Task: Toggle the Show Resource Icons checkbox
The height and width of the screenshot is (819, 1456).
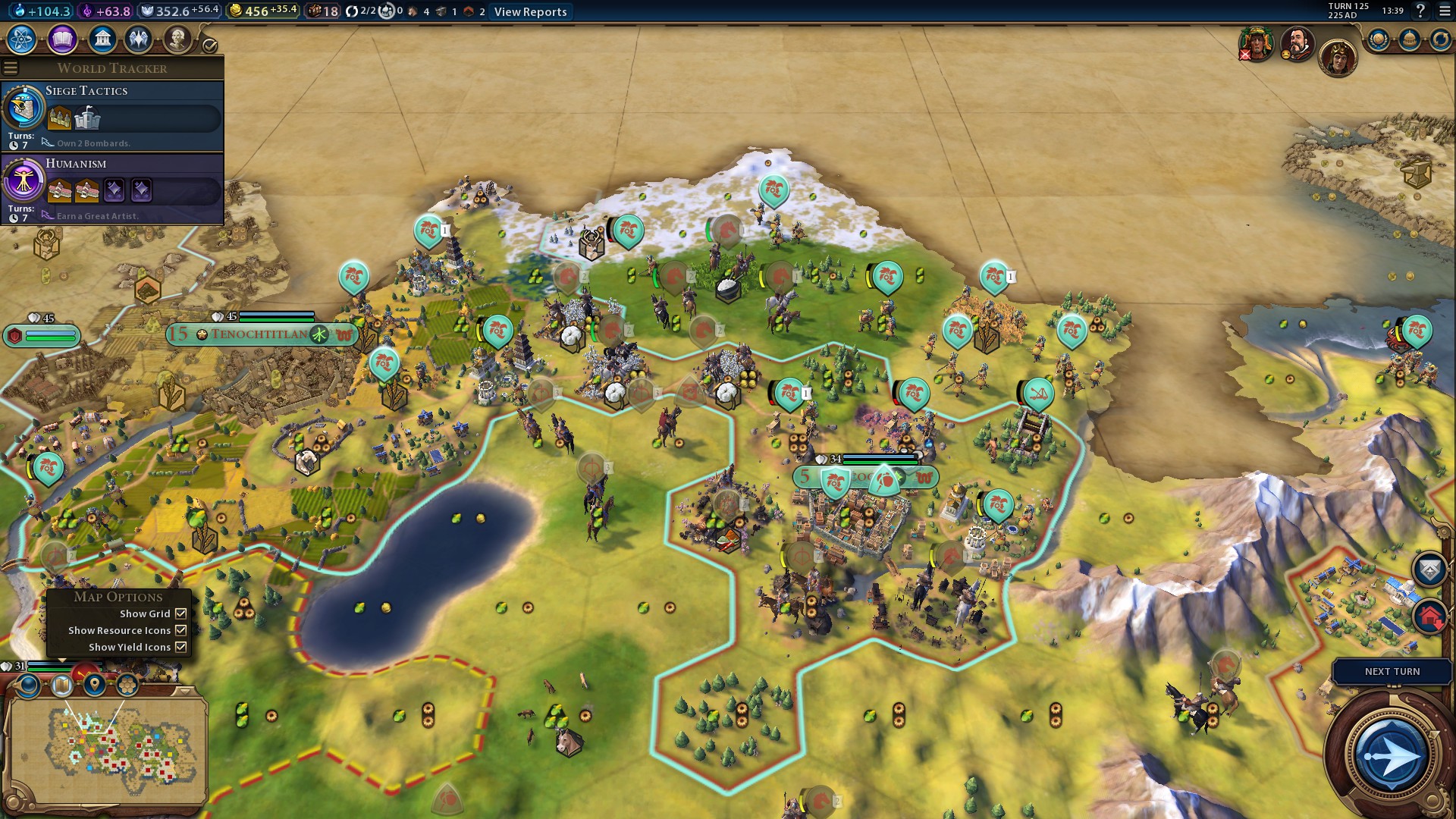Action: pyautogui.click(x=181, y=630)
